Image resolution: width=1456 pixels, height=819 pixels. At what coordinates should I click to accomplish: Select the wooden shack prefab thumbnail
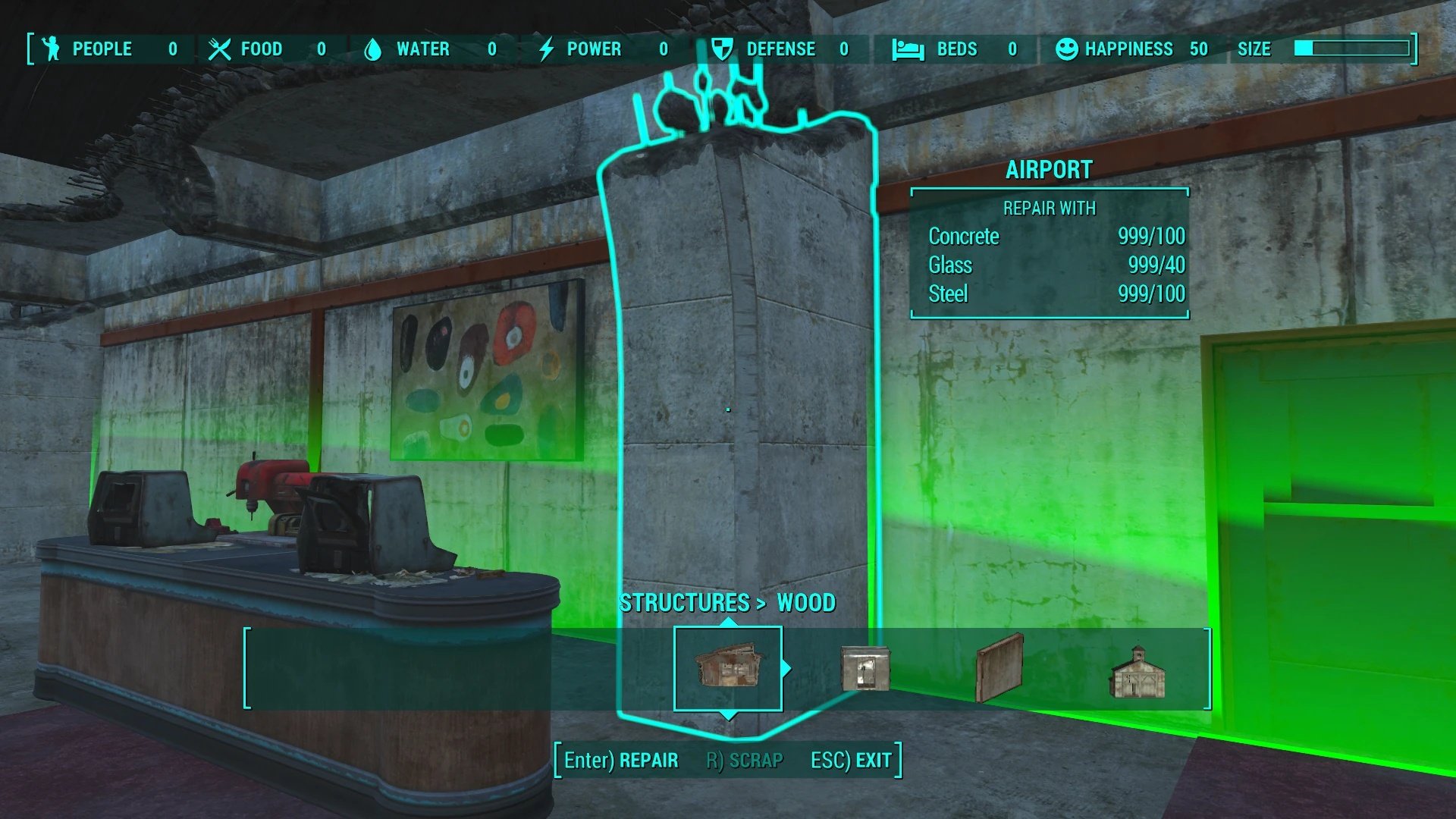point(727,668)
